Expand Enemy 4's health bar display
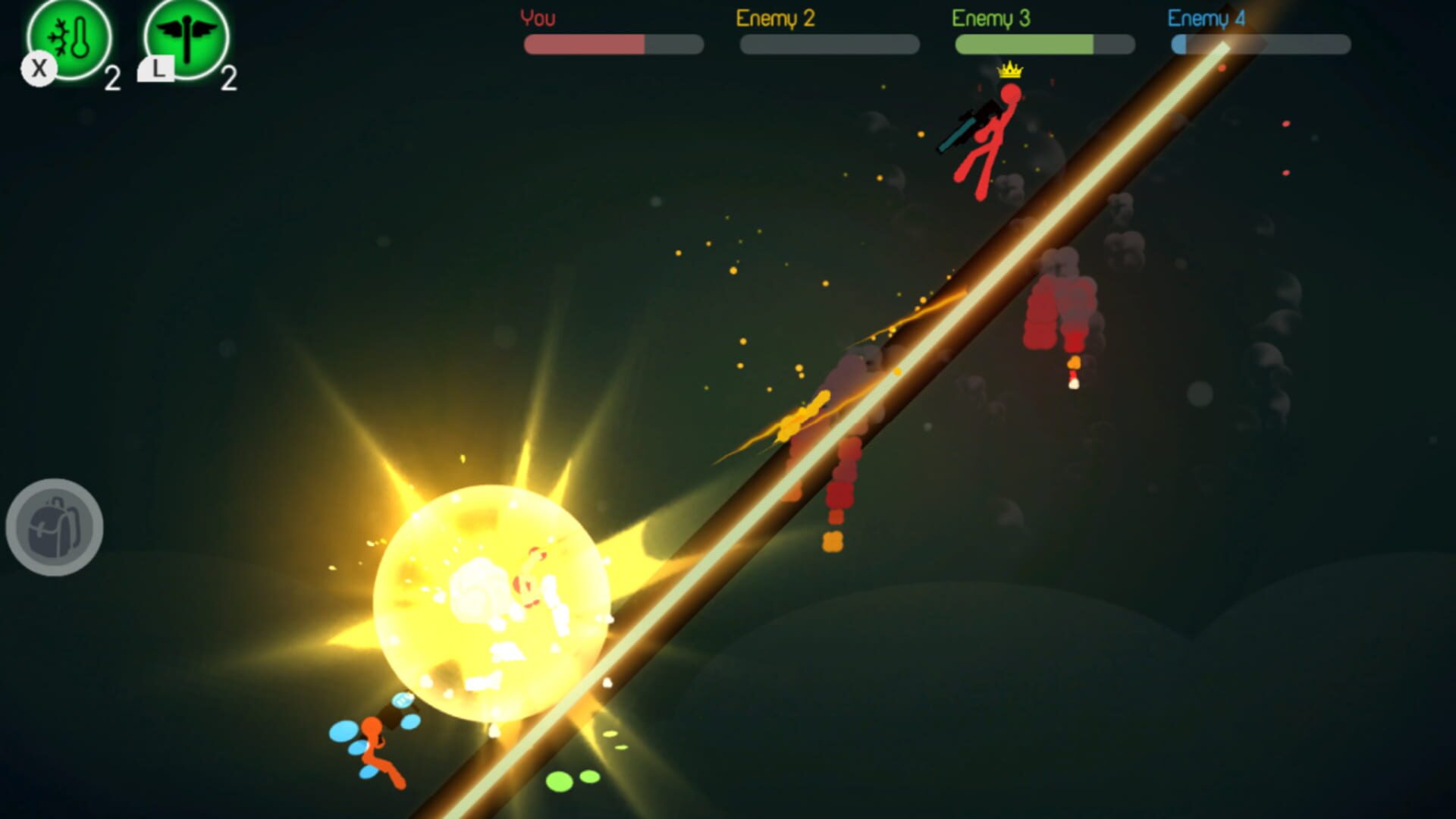The width and height of the screenshot is (1456, 819). tap(1259, 45)
